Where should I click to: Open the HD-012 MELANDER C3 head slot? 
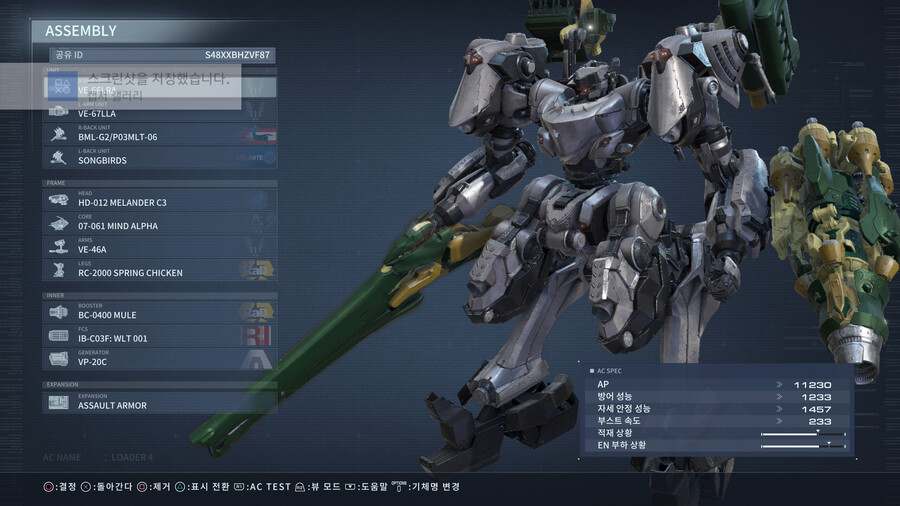[x=160, y=200]
